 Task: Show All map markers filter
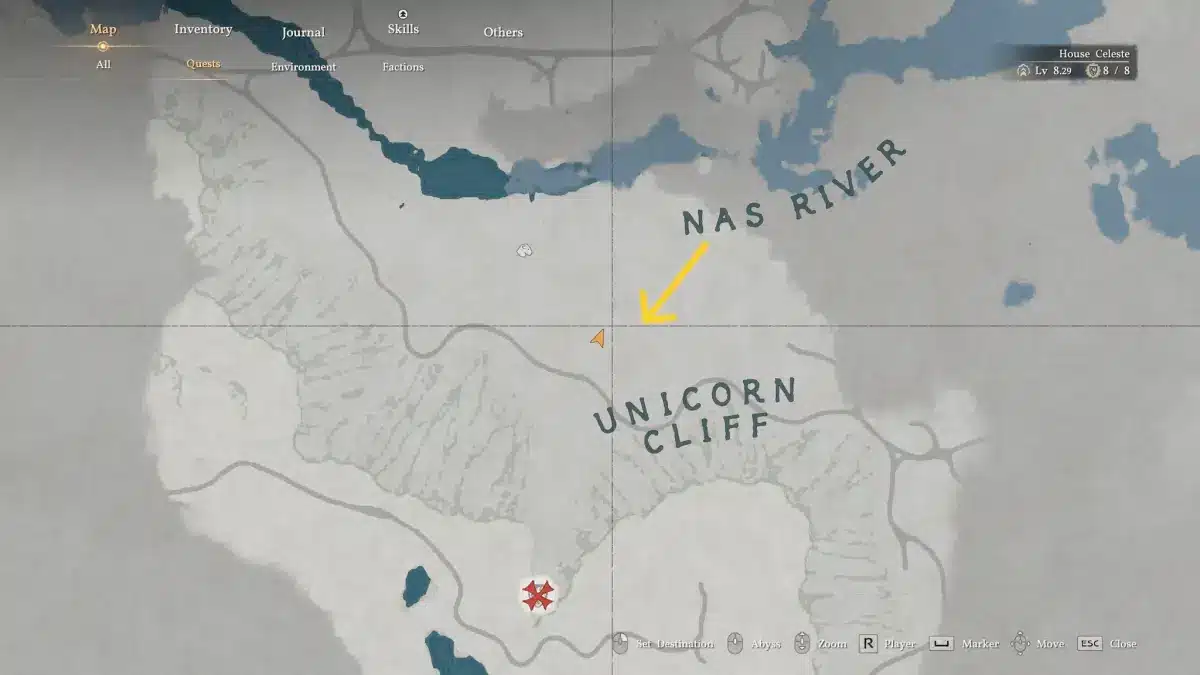click(103, 64)
